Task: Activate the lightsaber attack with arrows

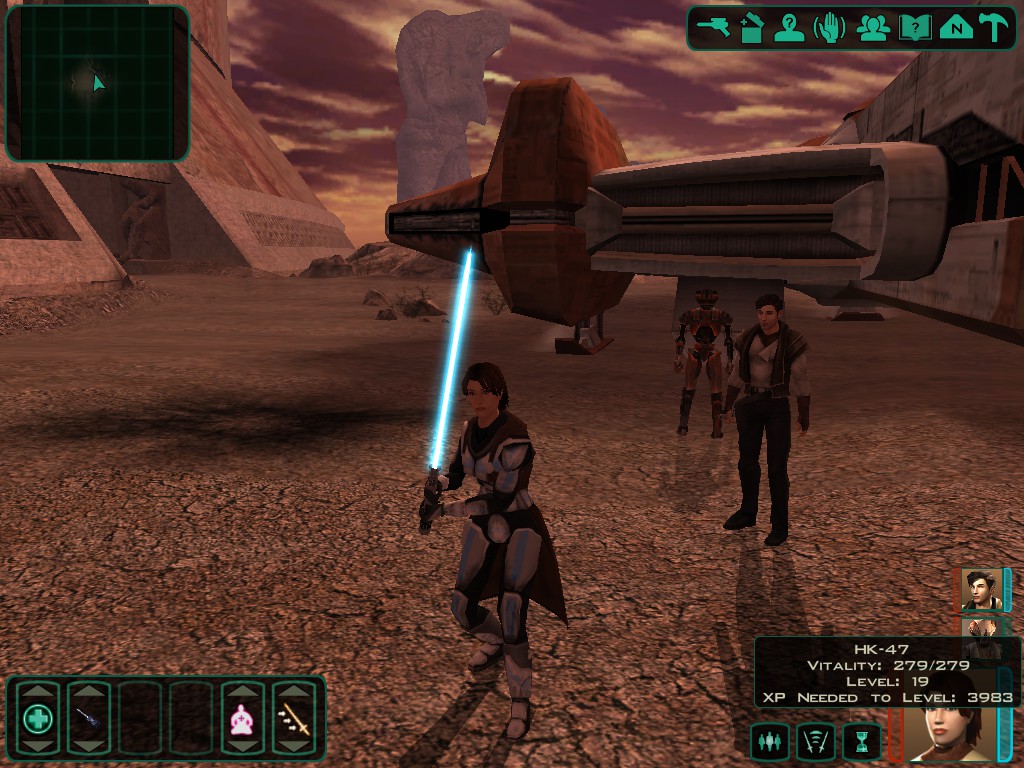Action: pyautogui.click(x=294, y=718)
